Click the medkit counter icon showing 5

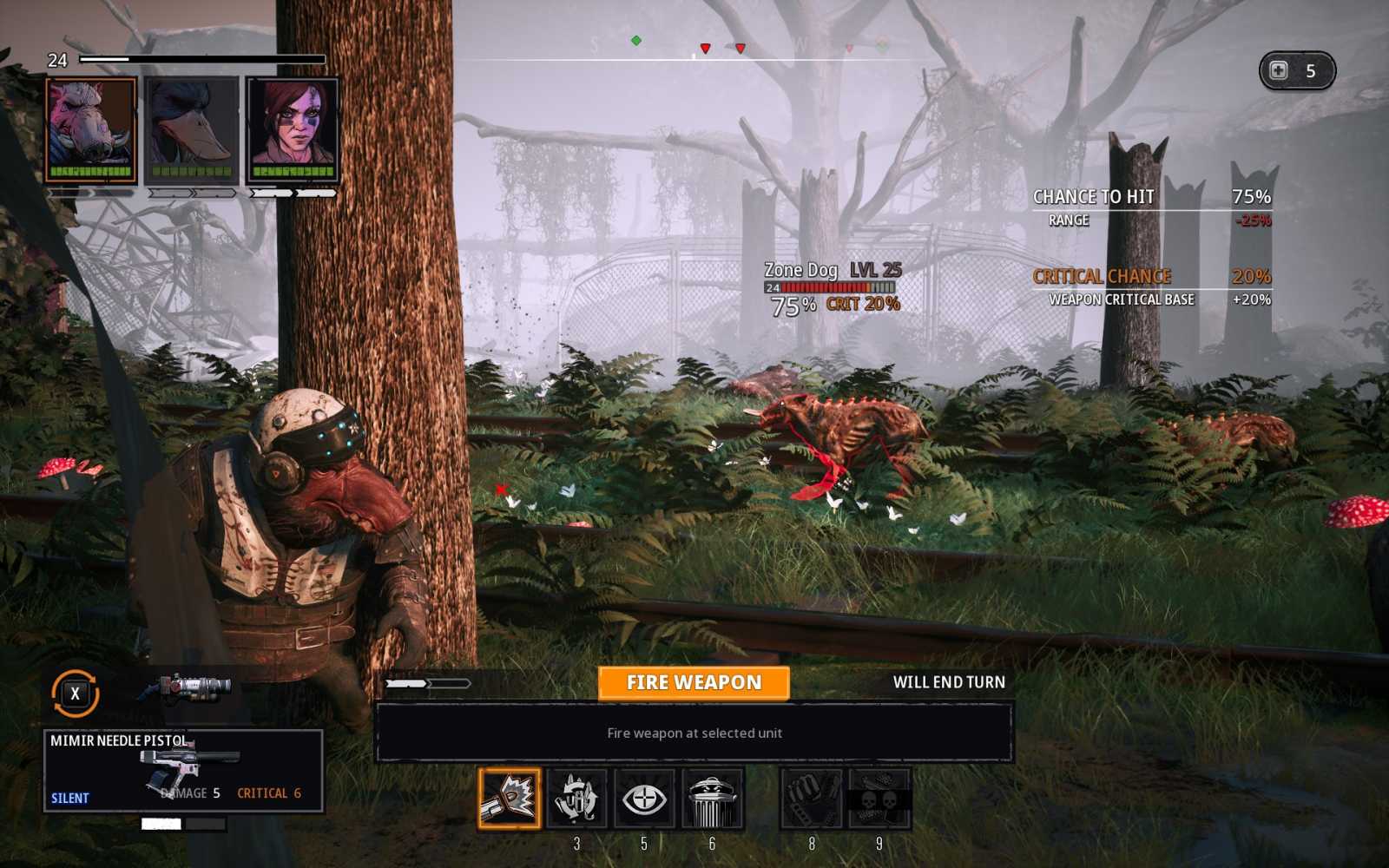click(x=1299, y=71)
